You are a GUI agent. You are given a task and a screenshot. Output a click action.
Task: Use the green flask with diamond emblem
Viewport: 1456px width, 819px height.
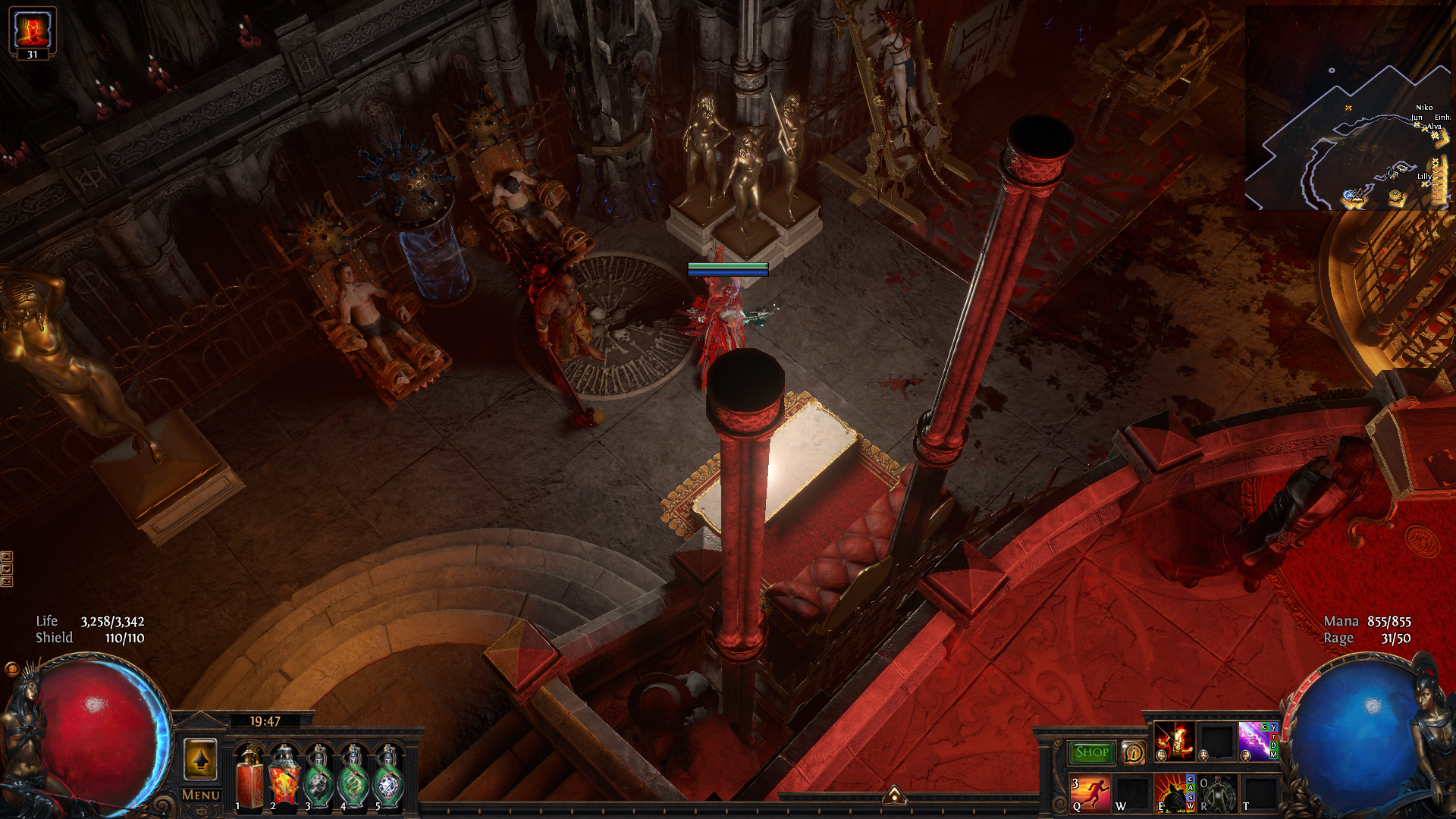click(x=389, y=779)
